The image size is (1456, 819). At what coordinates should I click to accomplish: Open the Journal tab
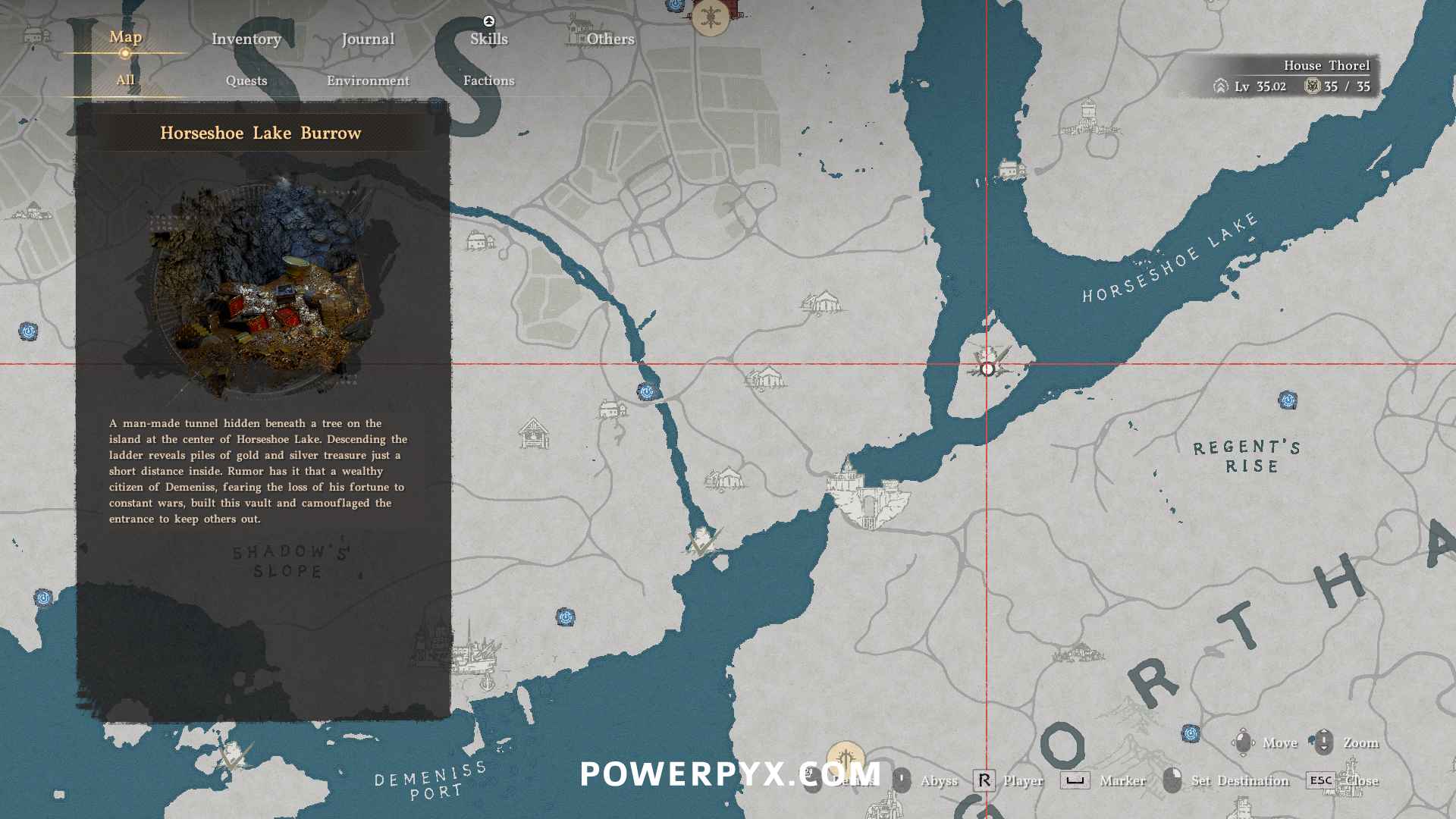tap(368, 39)
